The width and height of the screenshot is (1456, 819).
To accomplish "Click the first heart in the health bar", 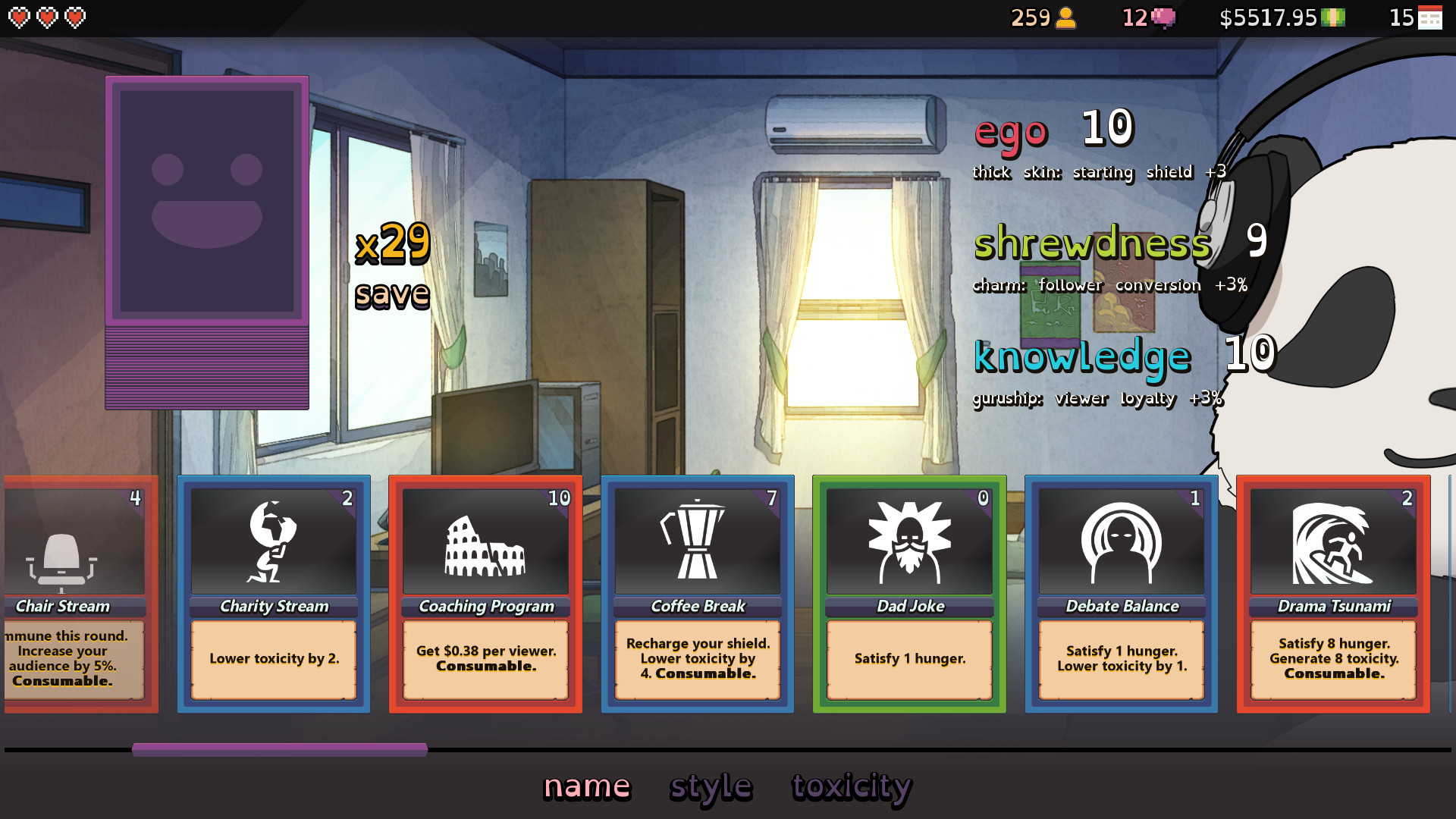I will pyautogui.click(x=19, y=17).
